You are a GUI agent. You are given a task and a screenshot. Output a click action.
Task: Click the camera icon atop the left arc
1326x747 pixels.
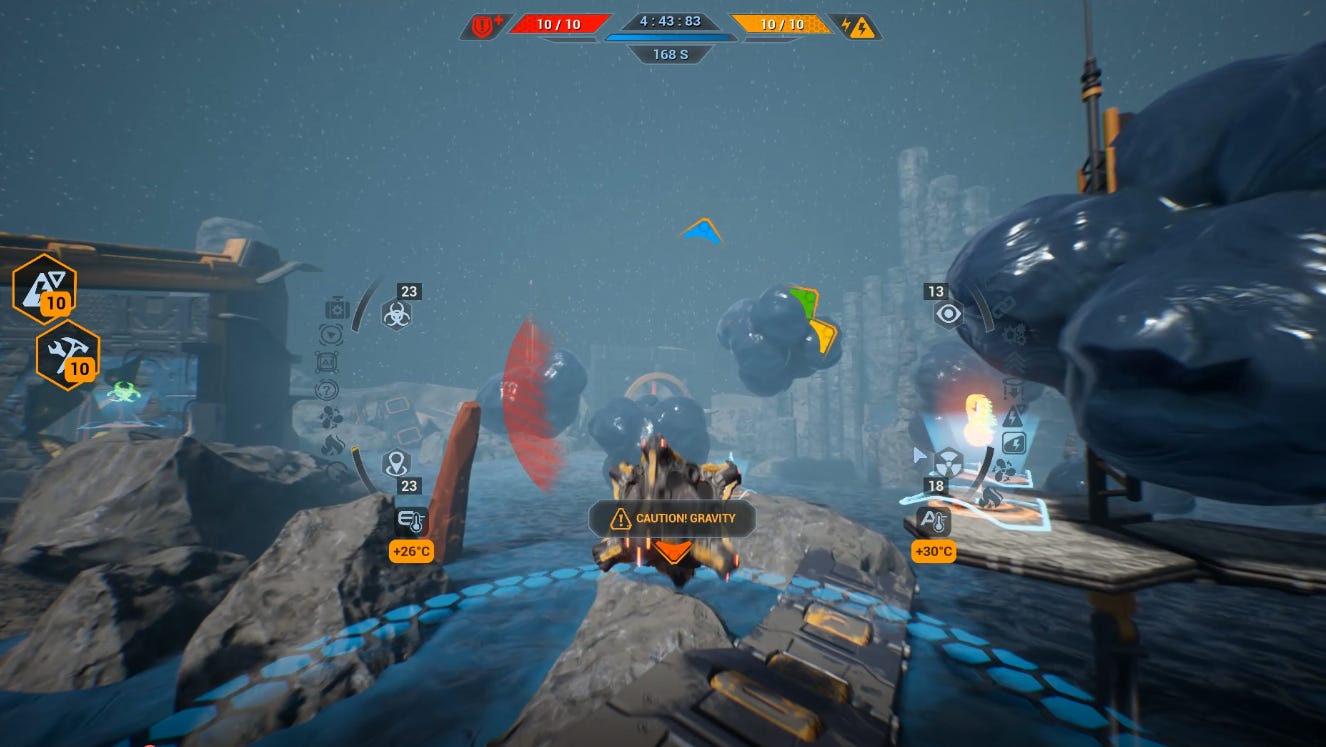[x=336, y=309]
